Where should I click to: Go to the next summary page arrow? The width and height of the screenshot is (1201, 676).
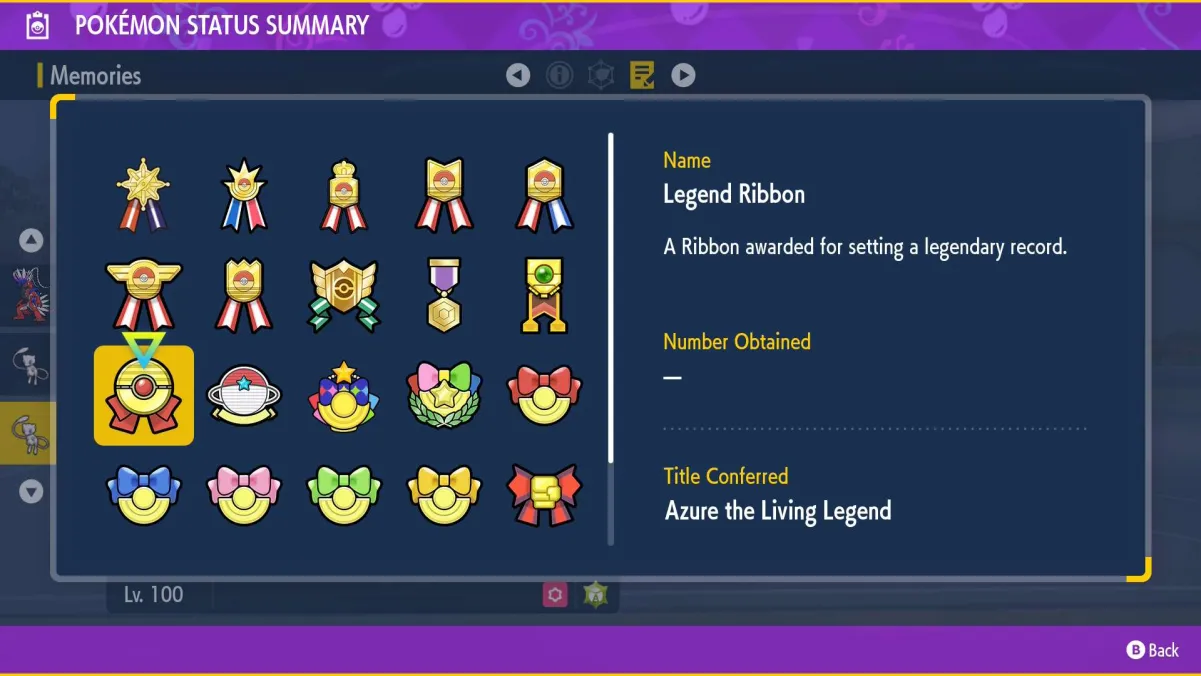pyautogui.click(x=683, y=75)
